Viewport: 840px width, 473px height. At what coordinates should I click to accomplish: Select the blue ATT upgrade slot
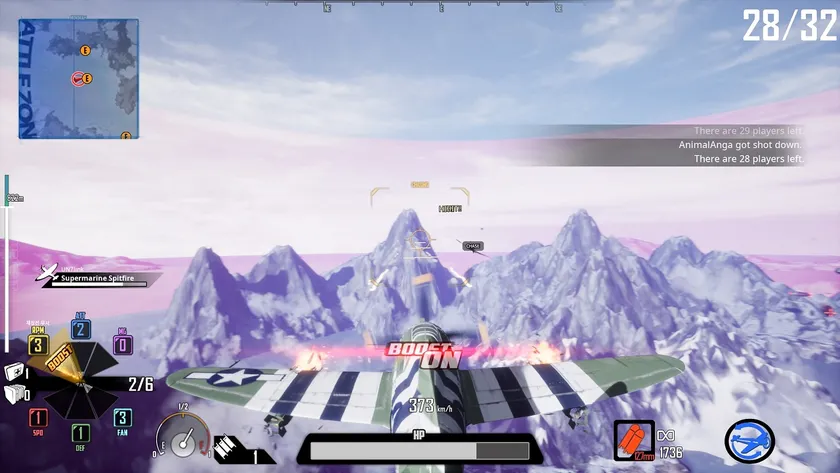[80, 329]
